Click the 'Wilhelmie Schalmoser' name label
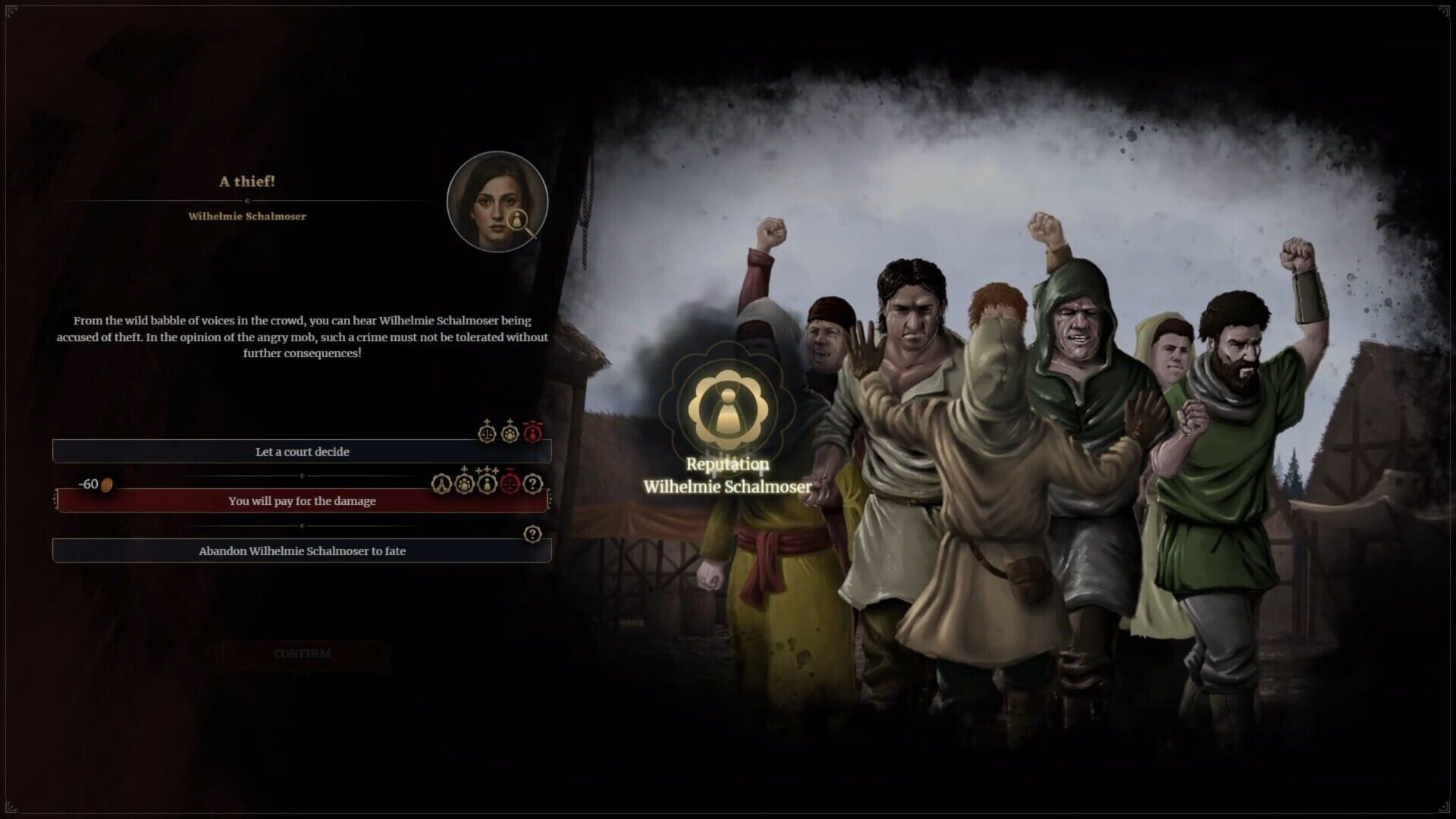This screenshot has width=1456, height=819. coord(249,216)
